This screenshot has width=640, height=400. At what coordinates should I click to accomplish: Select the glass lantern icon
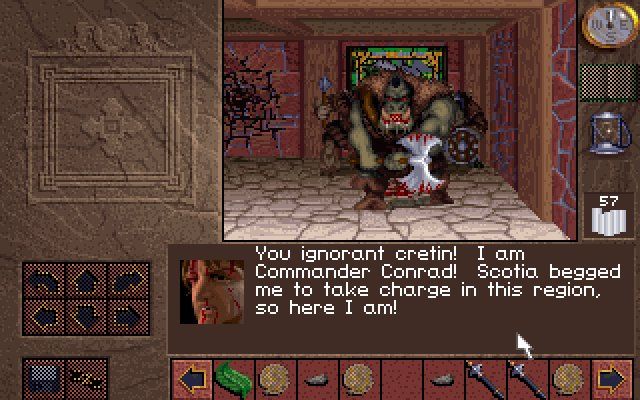coord(603,134)
